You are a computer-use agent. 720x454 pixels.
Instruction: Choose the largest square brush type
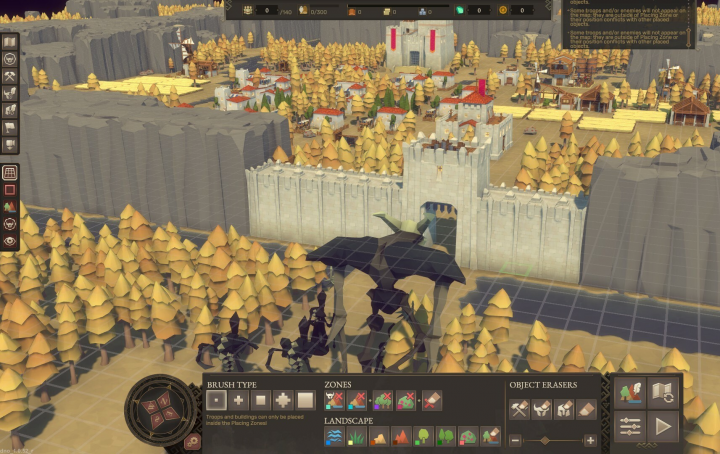[306, 400]
